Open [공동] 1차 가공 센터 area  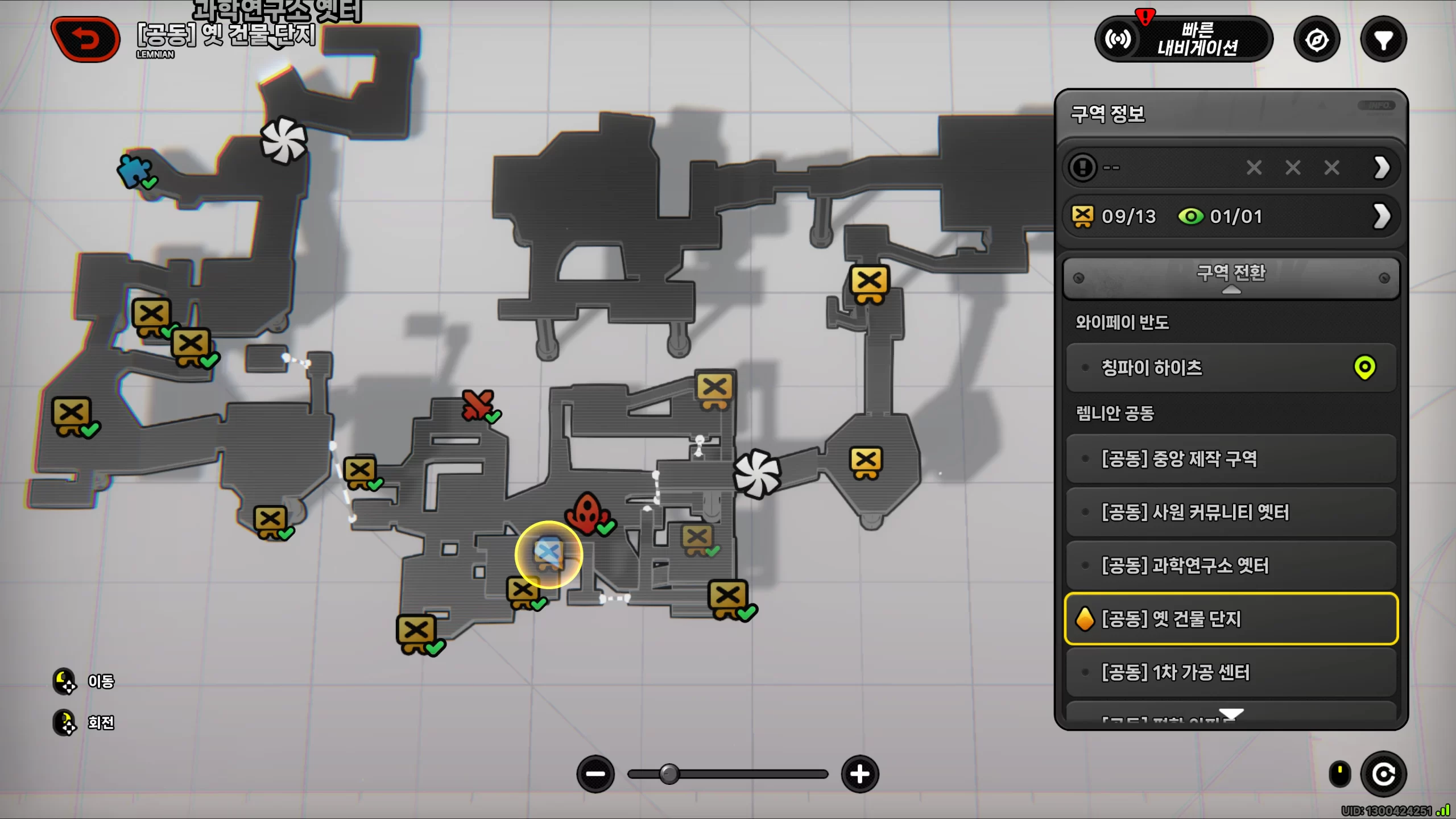click(x=1231, y=672)
